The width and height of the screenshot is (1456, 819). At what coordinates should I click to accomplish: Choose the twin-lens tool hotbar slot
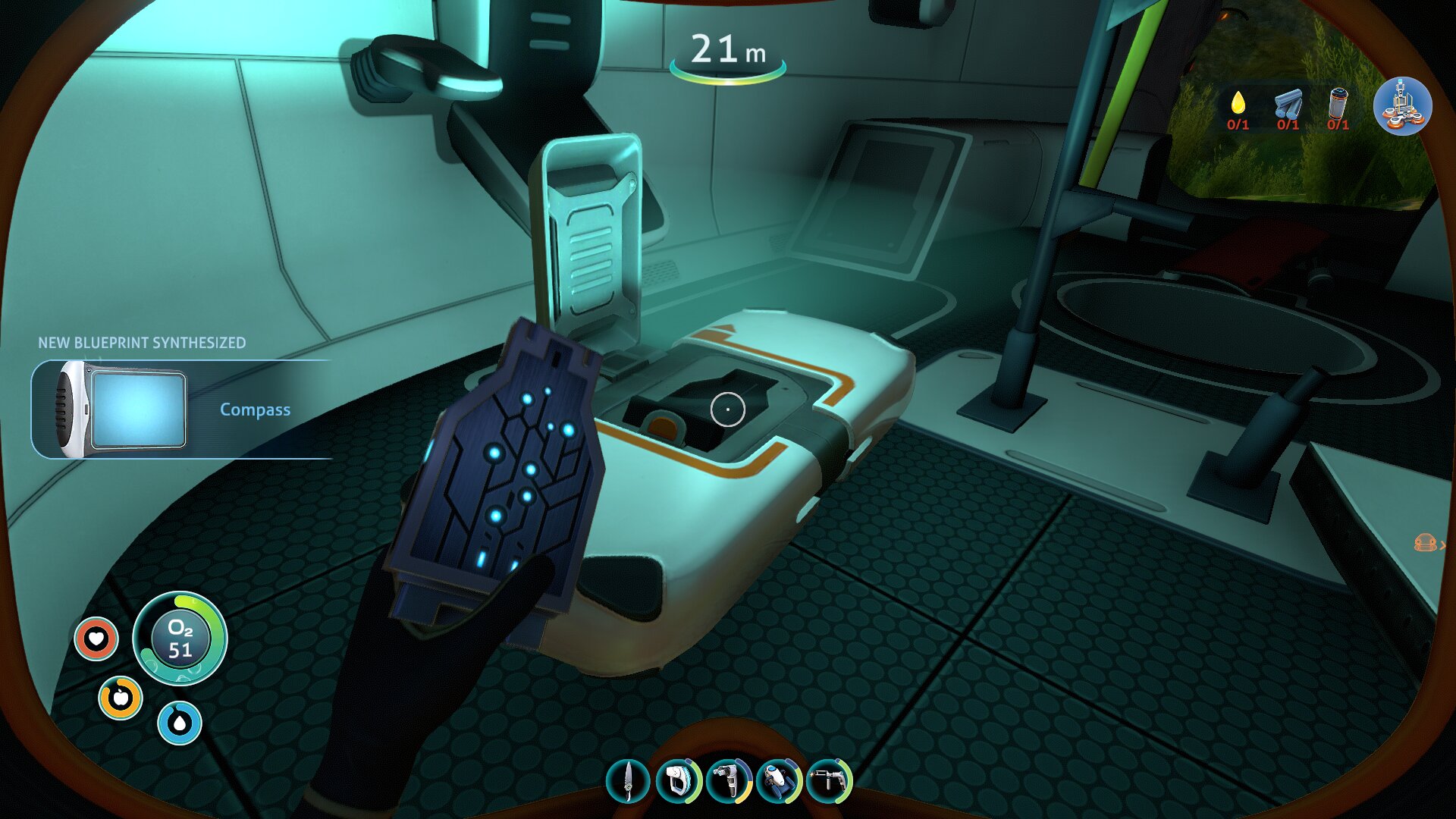[729, 780]
